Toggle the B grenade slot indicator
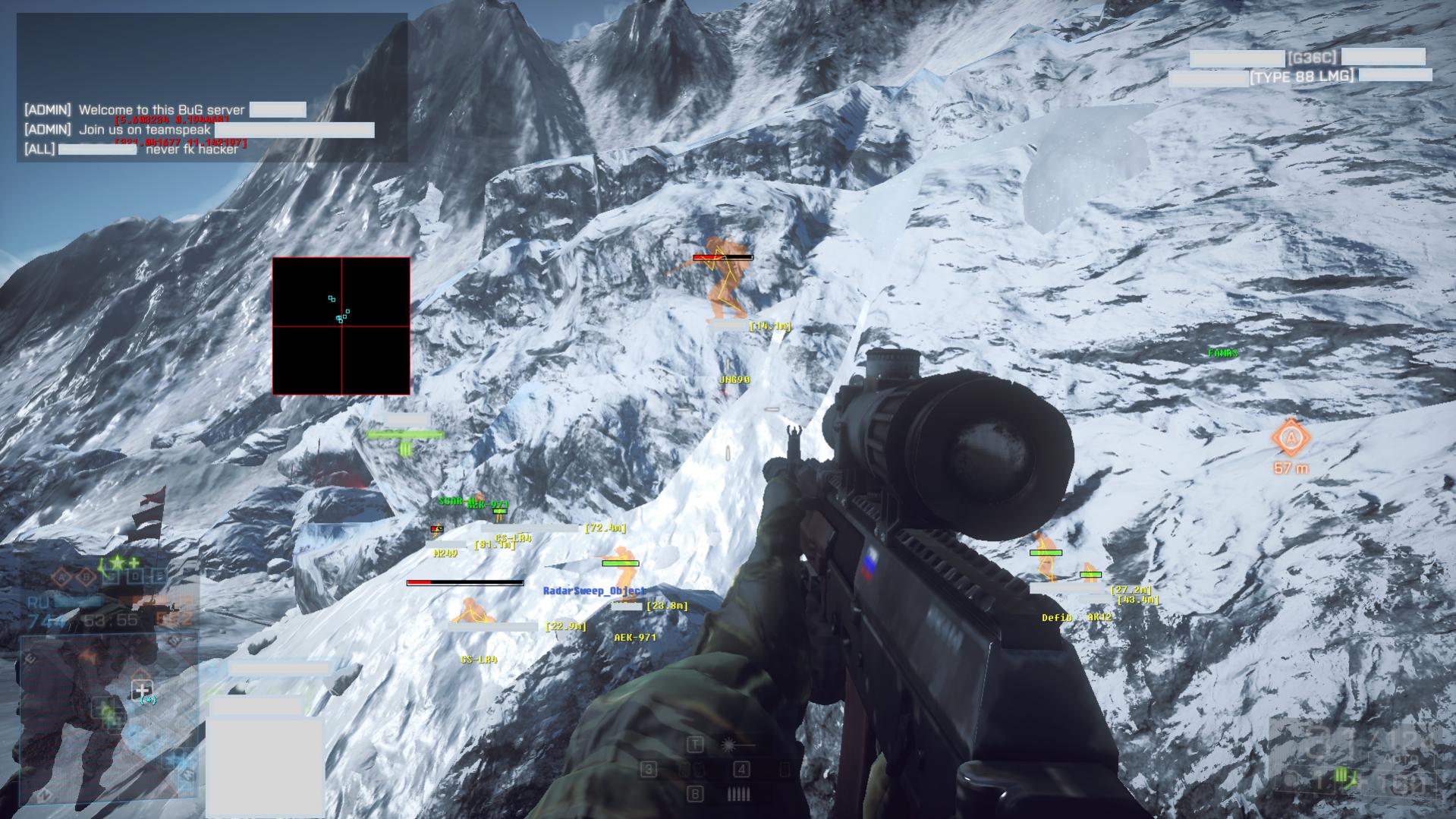The width and height of the screenshot is (1456, 819). (x=696, y=794)
